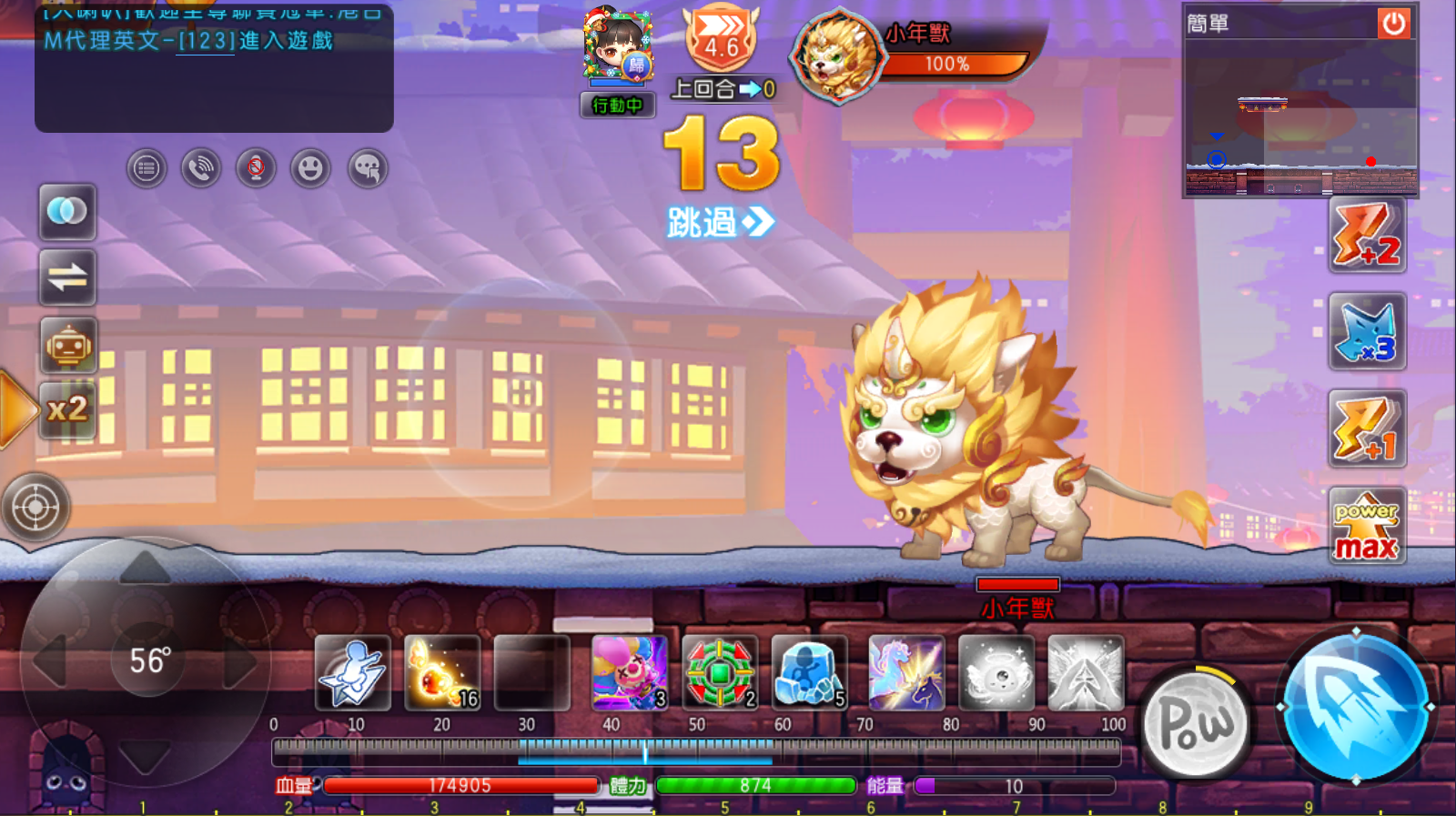Toggle the x2 speed button
1456x816 pixels.
[68, 409]
